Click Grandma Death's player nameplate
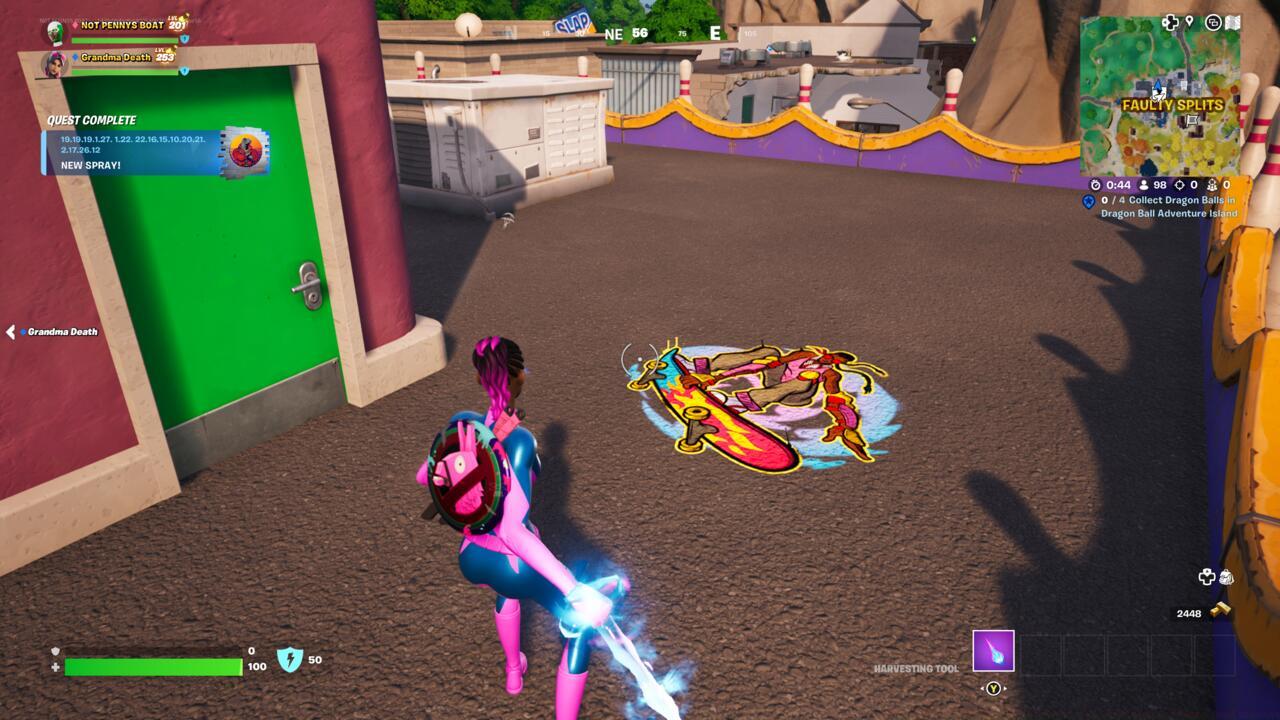The width and height of the screenshot is (1280, 720). (115, 58)
